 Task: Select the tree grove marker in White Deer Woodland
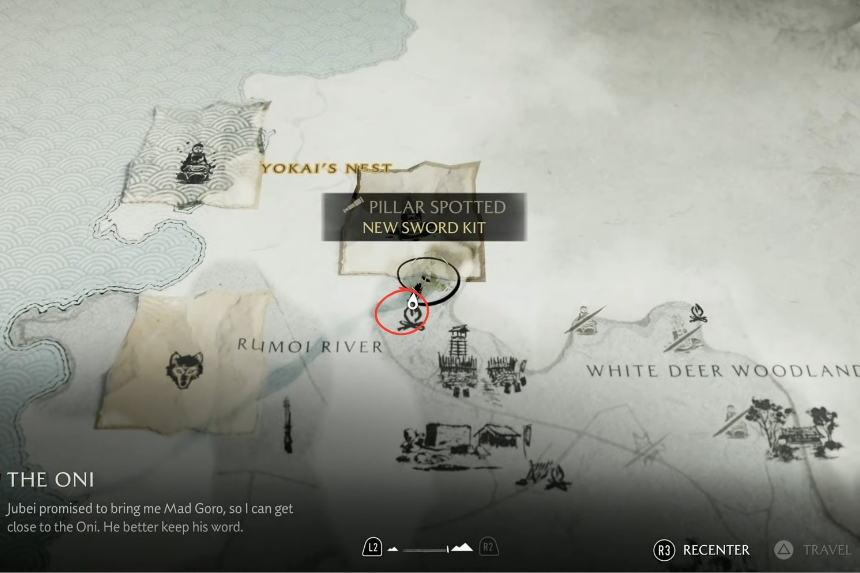point(765,420)
